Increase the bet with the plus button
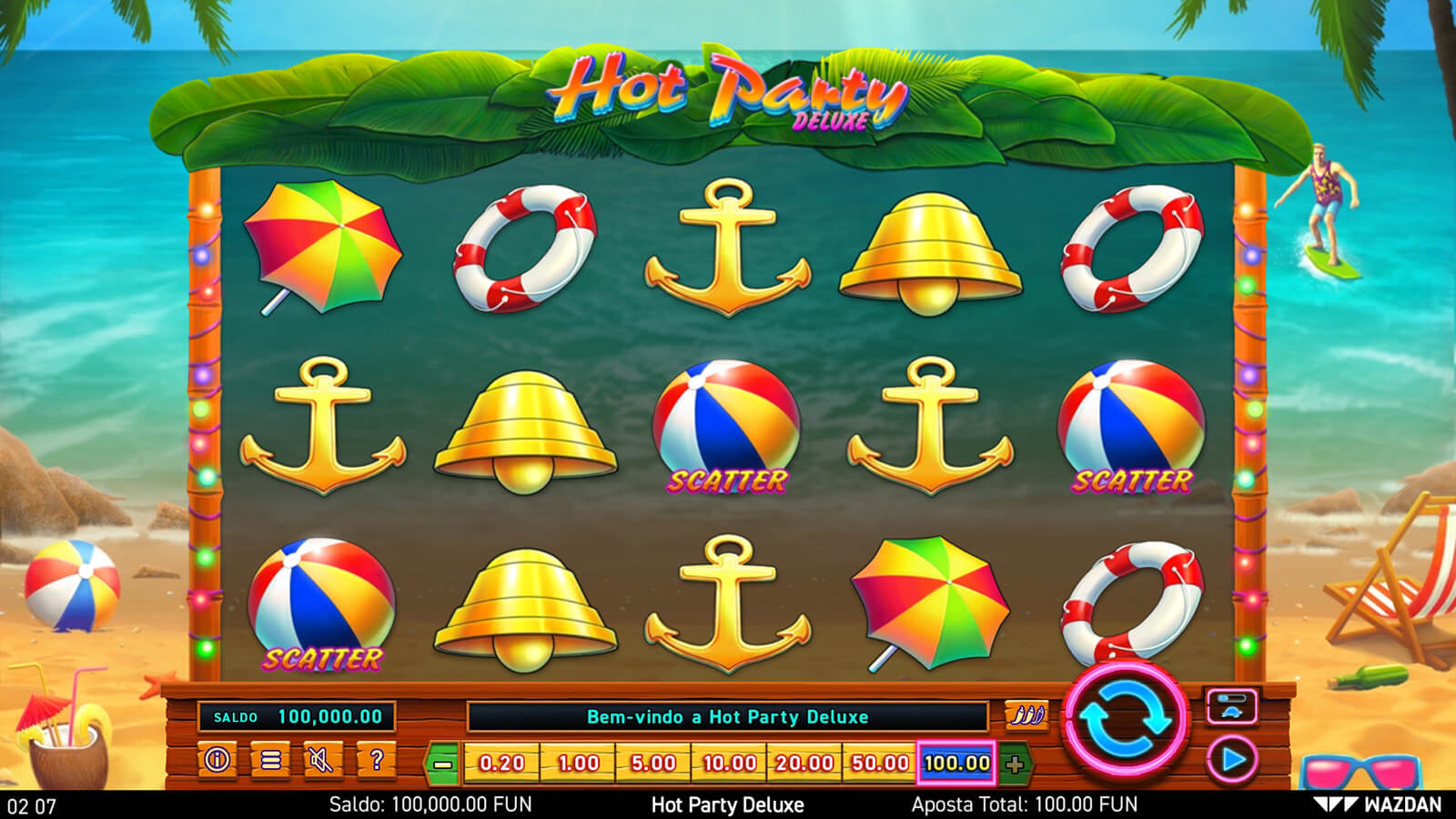The width and height of the screenshot is (1456, 819). tap(1015, 763)
